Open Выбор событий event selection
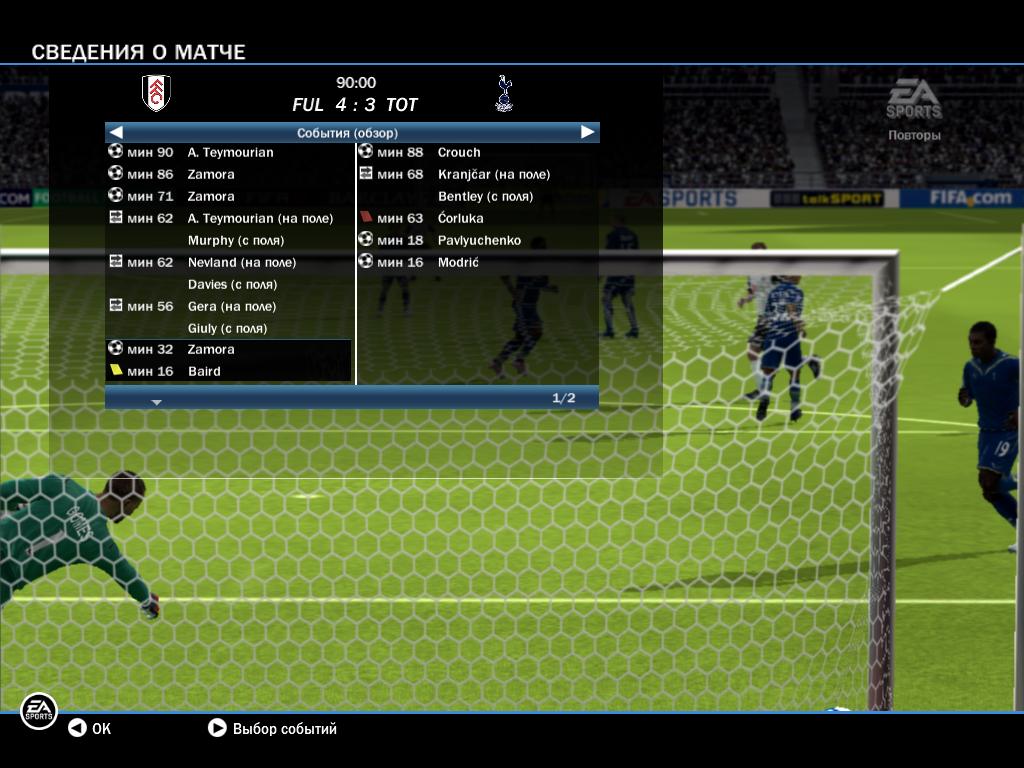Screen dimensions: 1024x768 (x=272, y=729)
